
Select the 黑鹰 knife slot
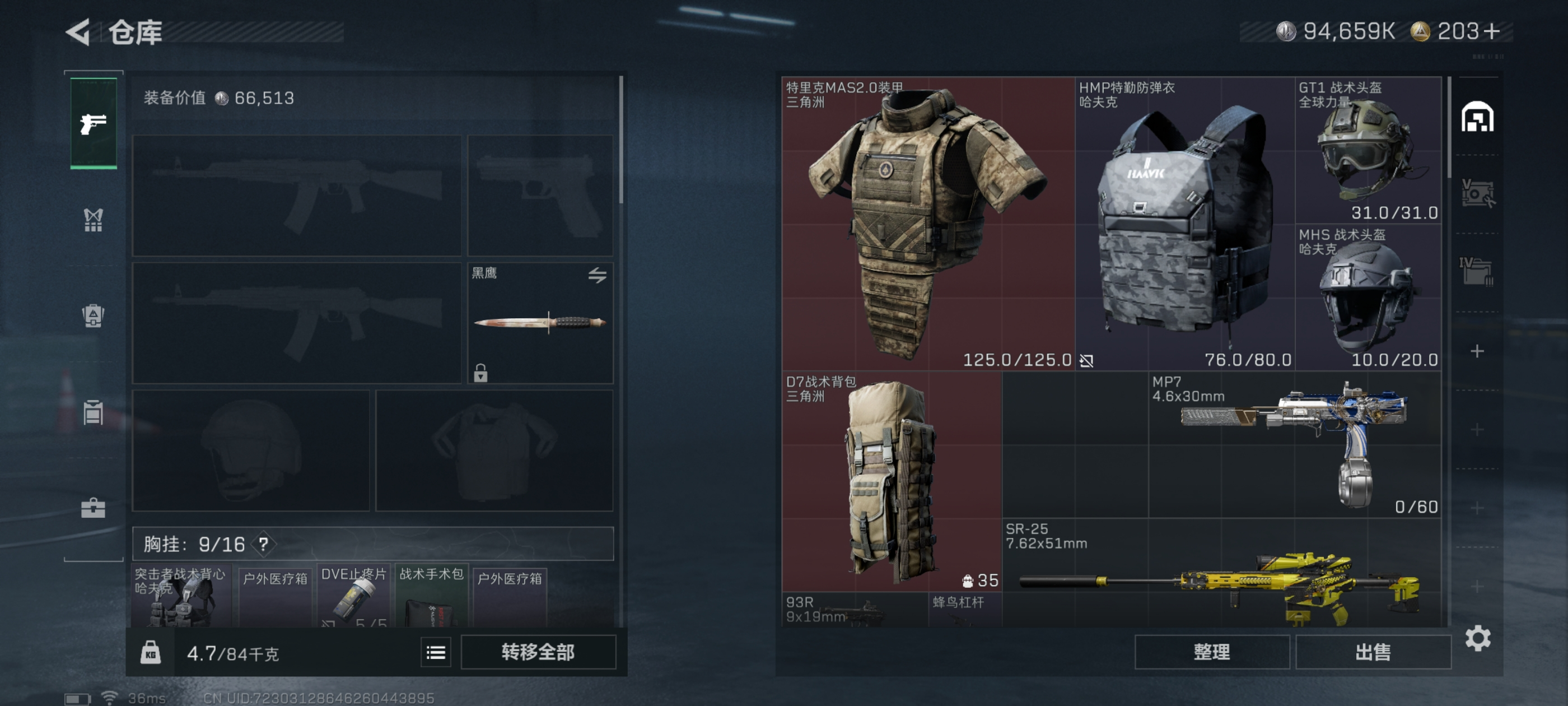point(540,323)
